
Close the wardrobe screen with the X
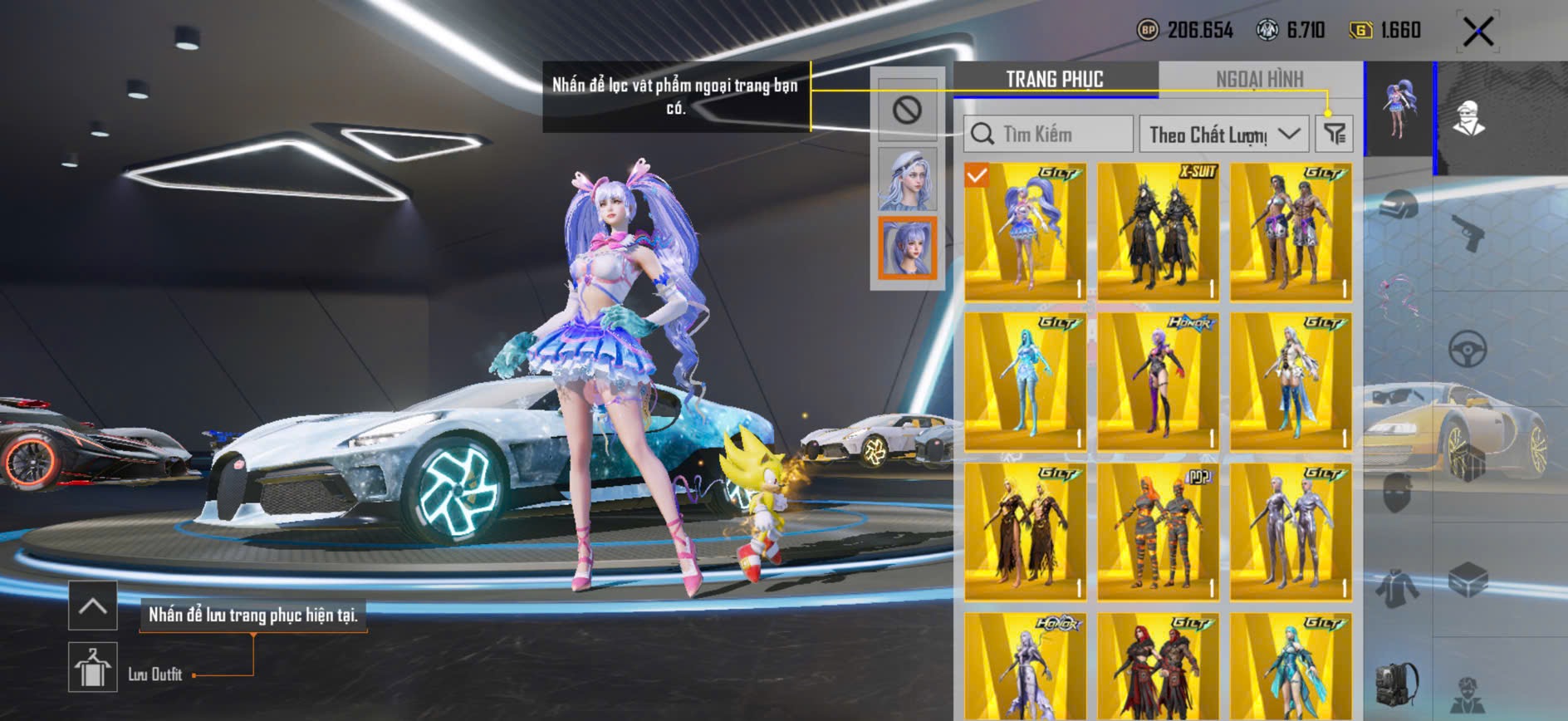1478,32
